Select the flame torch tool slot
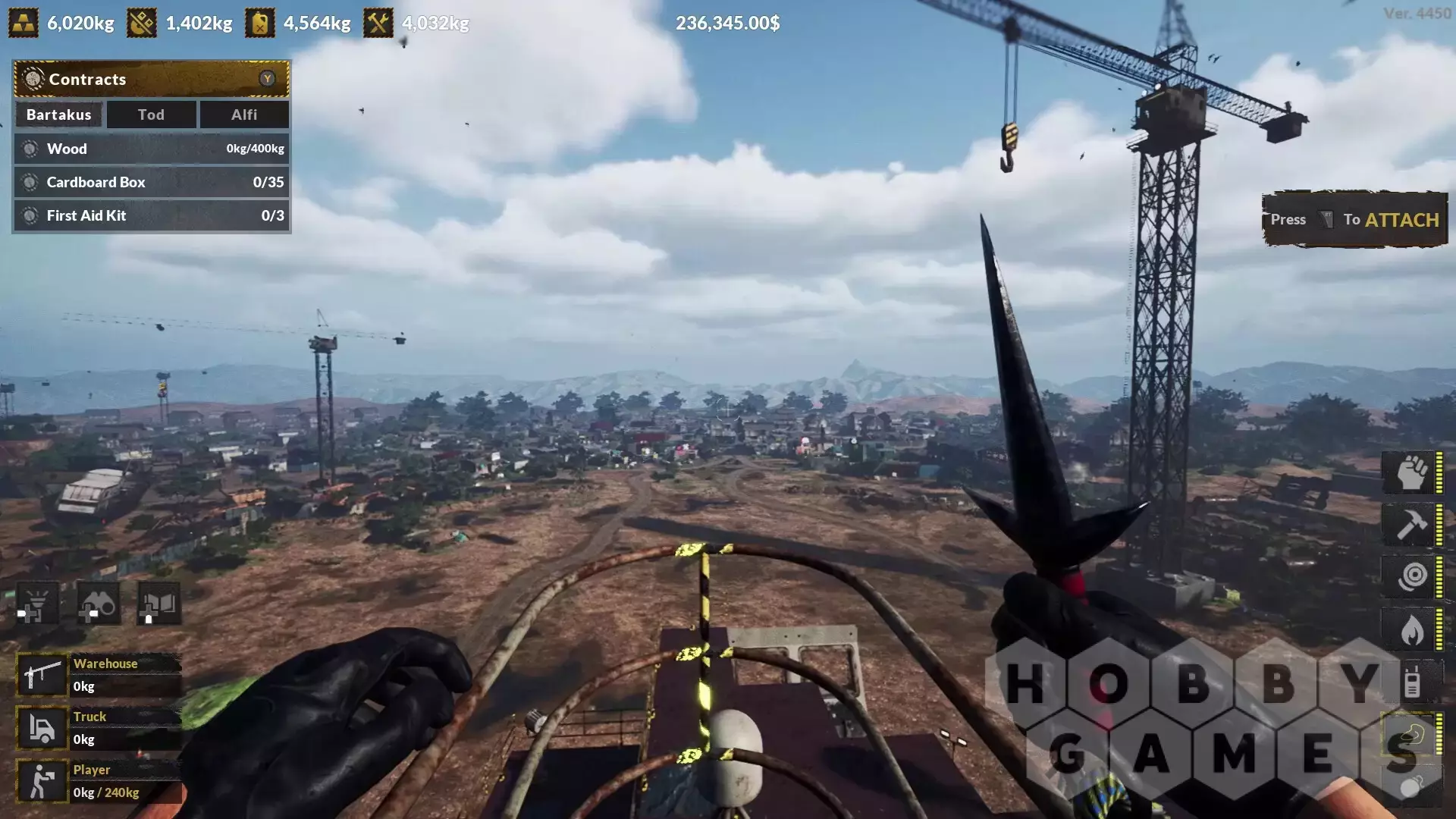This screenshot has width=1456, height=819. [x=1411, y=629]
